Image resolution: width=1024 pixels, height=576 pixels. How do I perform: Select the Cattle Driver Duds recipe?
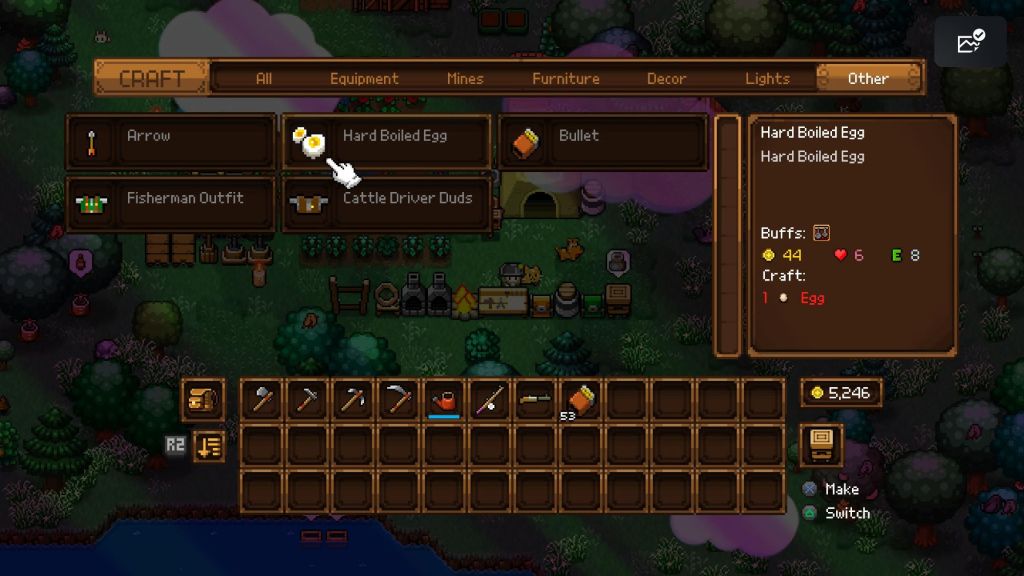point(388,204)
